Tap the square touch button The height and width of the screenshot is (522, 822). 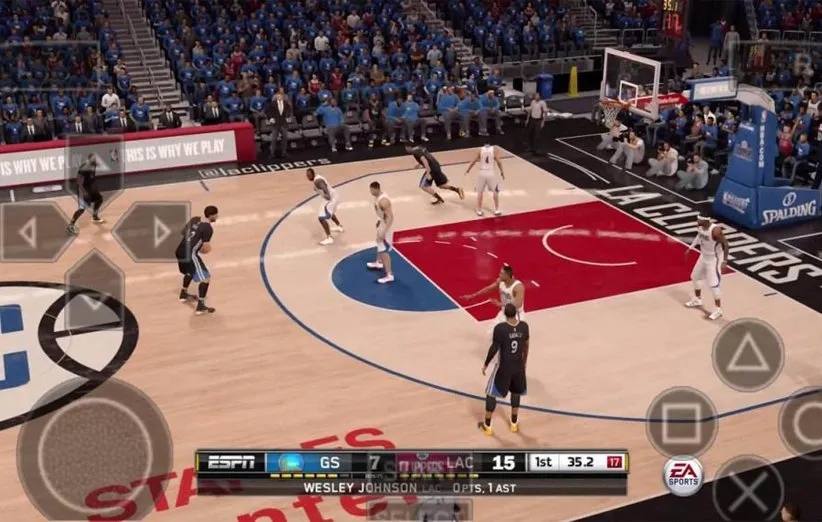681,422
